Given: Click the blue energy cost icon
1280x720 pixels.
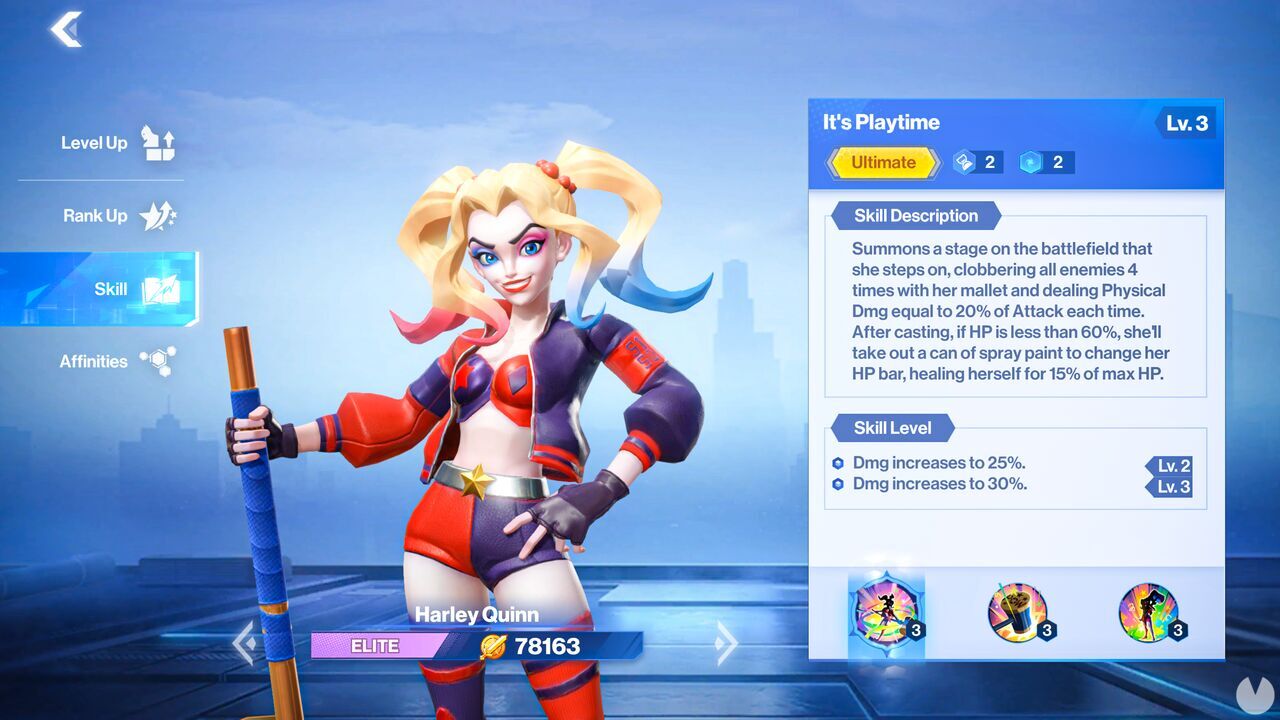Looking at the screenshot, I should tap(1032, 161).
